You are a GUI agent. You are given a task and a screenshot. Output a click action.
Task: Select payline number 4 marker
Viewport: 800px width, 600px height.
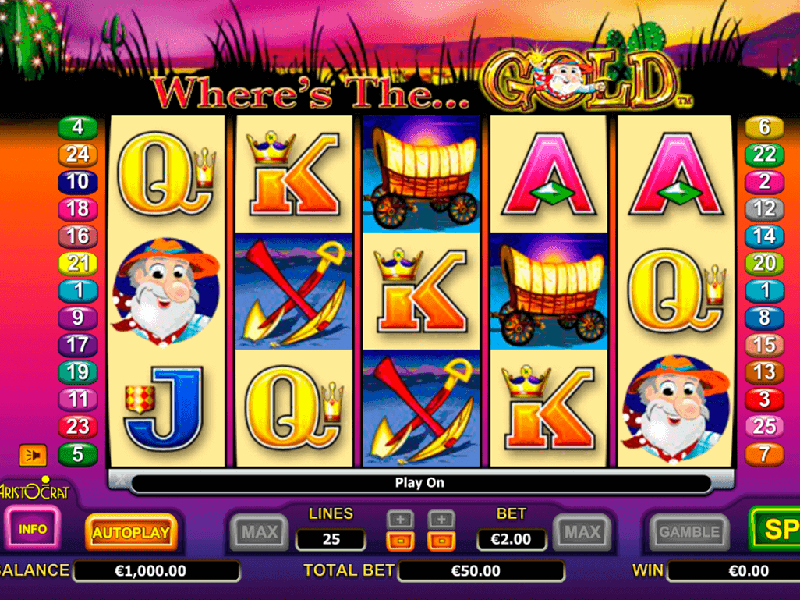click(77, 127)
